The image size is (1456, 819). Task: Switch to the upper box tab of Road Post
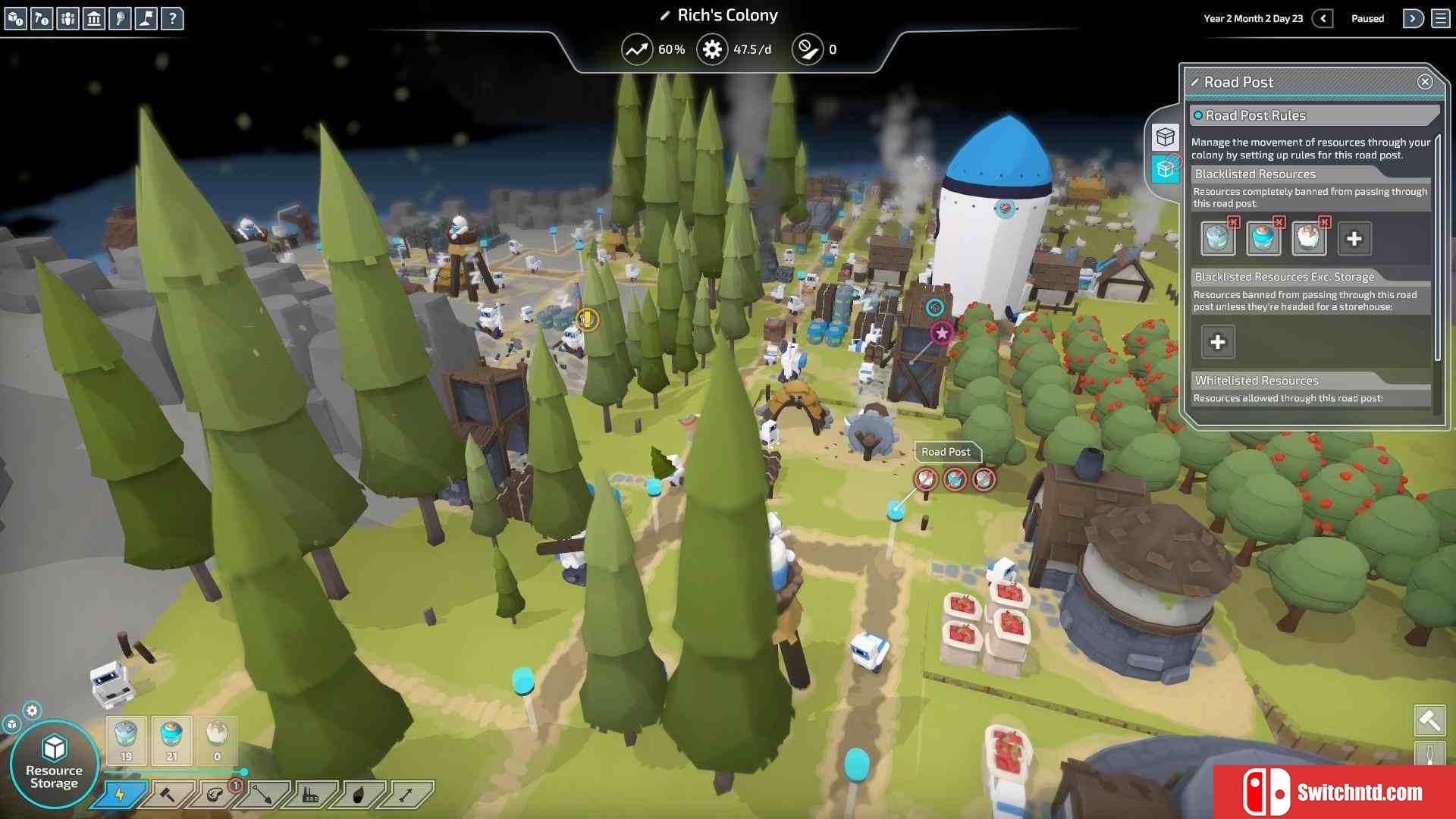[1165, 136]
